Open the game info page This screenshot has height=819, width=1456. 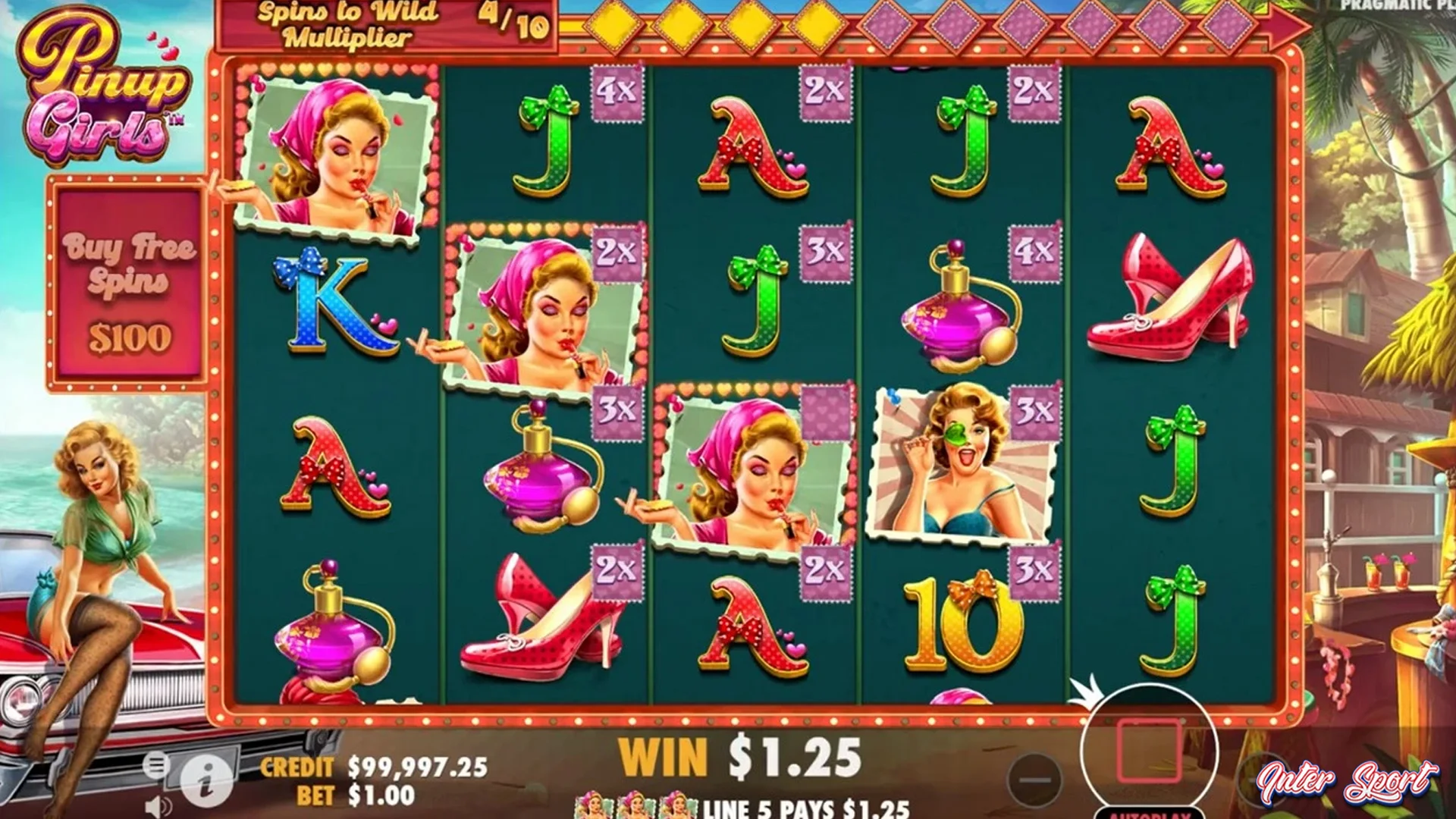[x=206, y=780]
